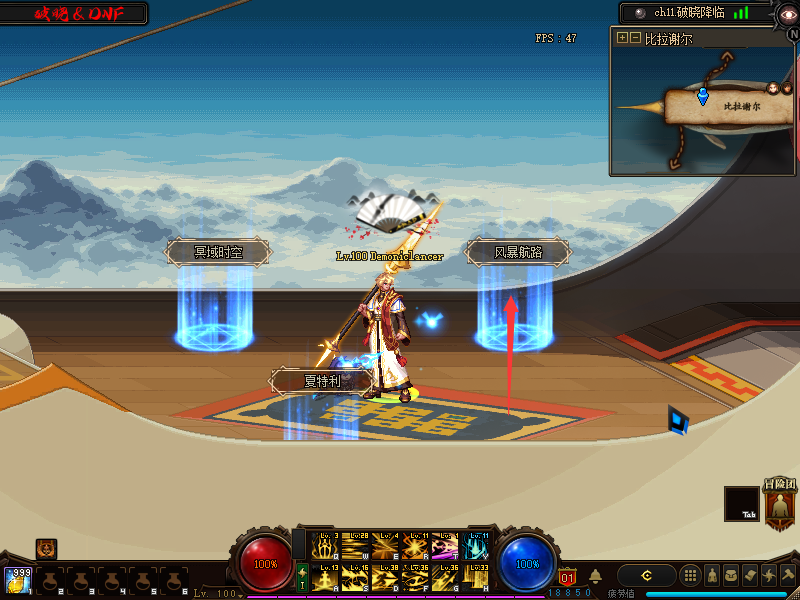Viewport: 800px width, 600px height.
Task: Click the red 01 badge icon
Action: (567, 577)
